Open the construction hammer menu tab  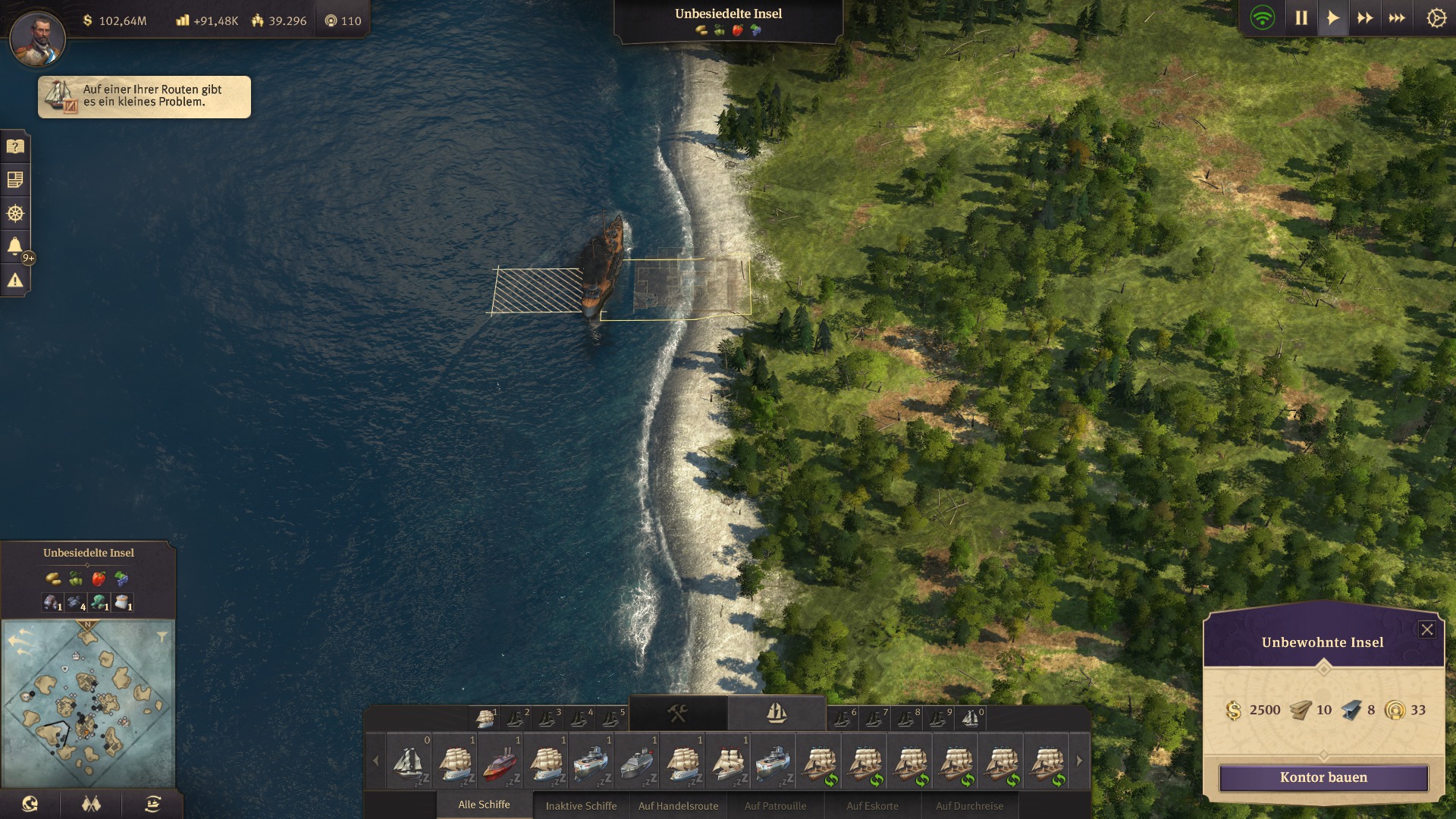tap(677, 714)
